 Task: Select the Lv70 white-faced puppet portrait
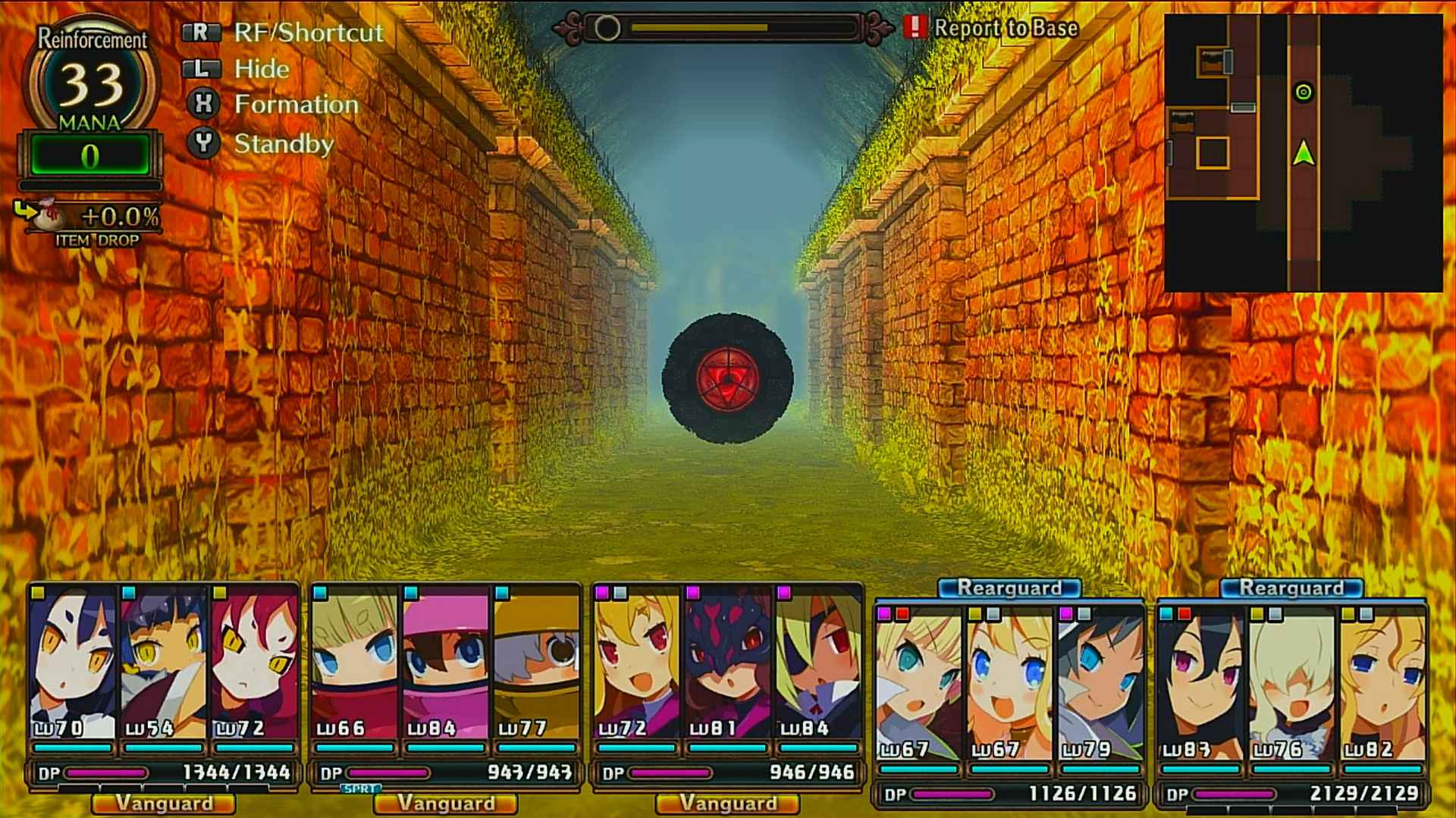[73, 663]
